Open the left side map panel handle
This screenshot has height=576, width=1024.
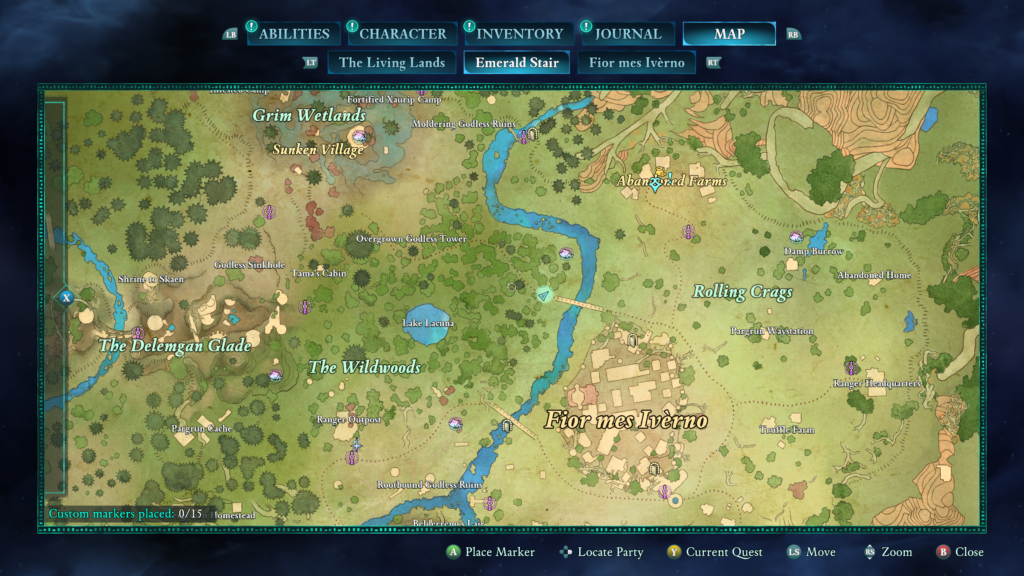pyautogui.click(x=66, y=297)
